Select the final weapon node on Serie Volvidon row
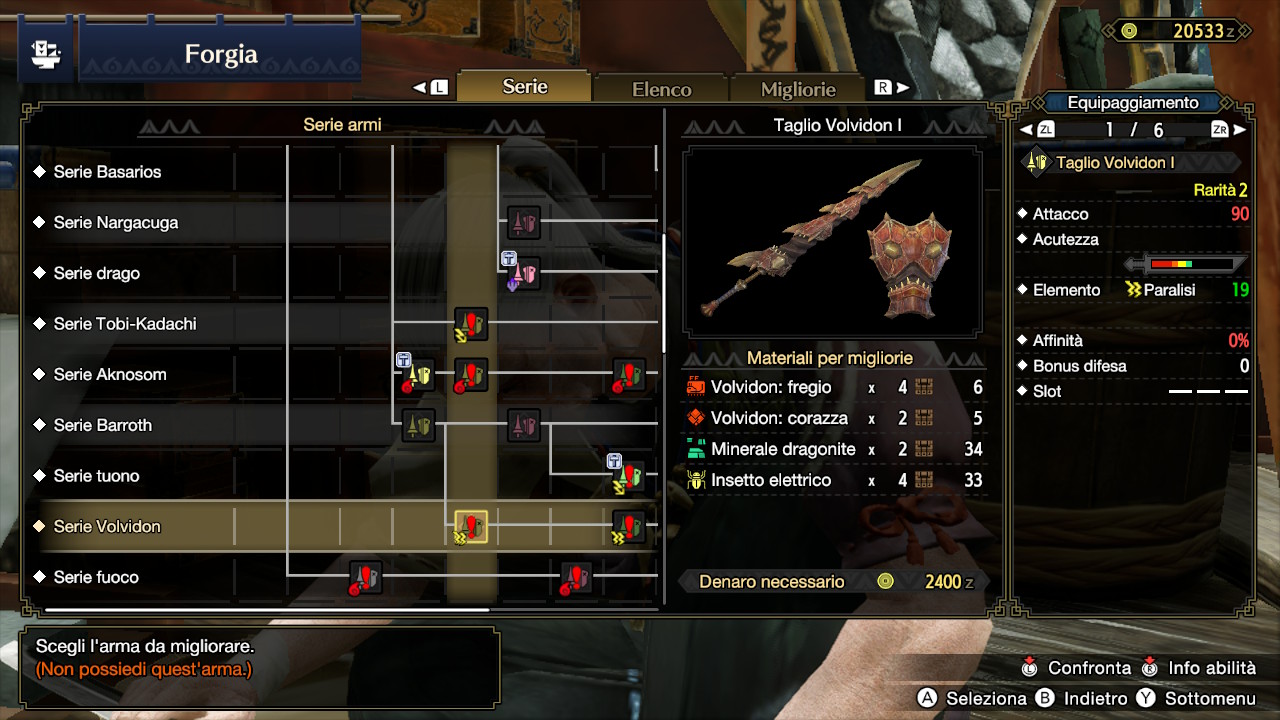 629,524
